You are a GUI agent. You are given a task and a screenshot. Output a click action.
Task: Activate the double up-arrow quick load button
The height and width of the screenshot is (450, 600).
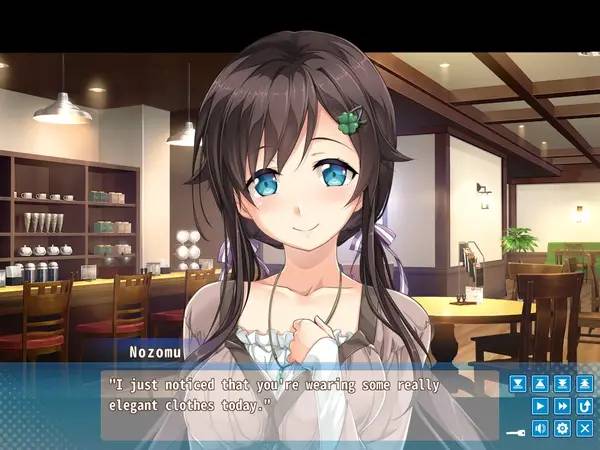pos(586,383)
